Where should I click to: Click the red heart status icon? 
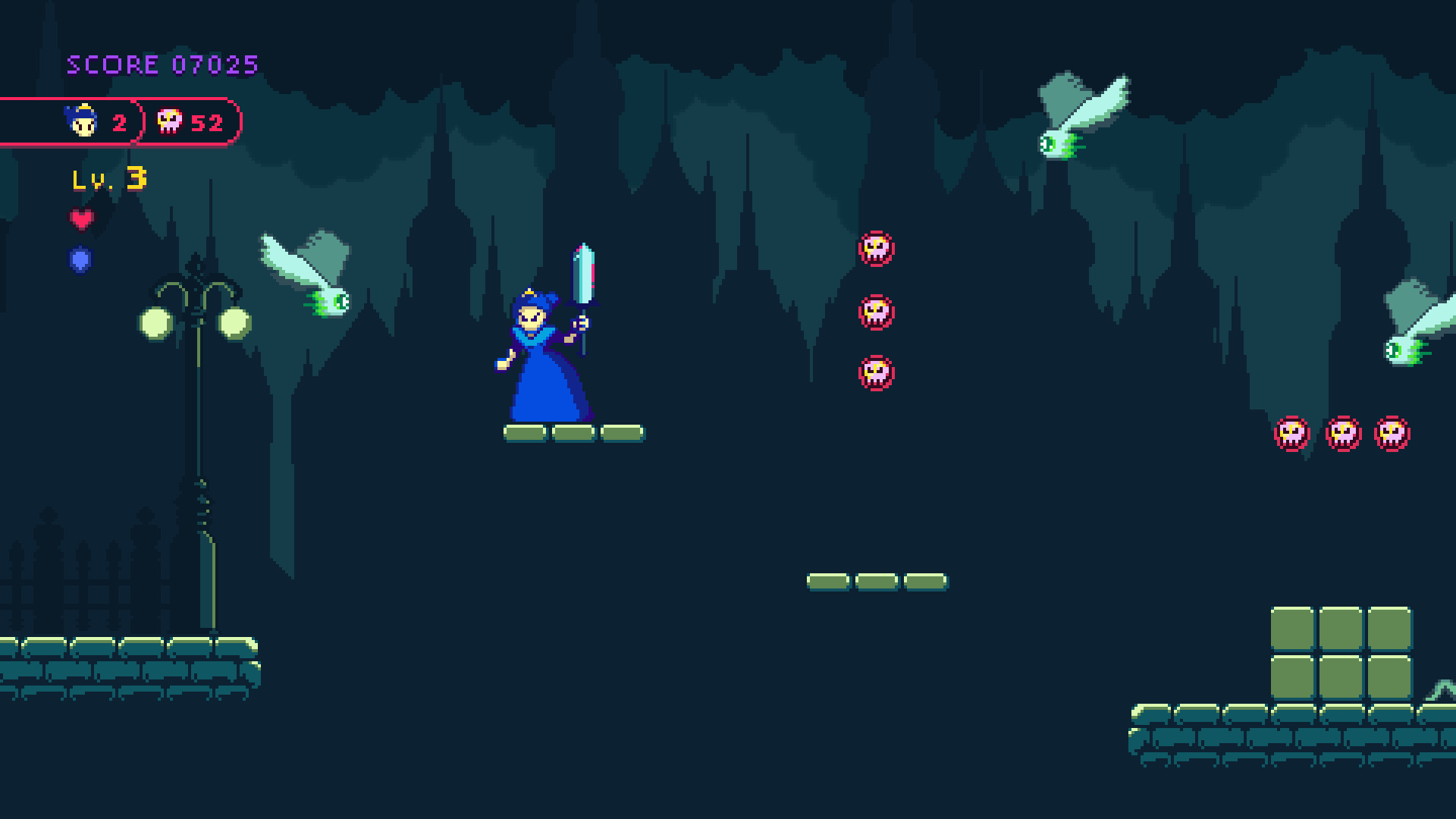point(82,221)
